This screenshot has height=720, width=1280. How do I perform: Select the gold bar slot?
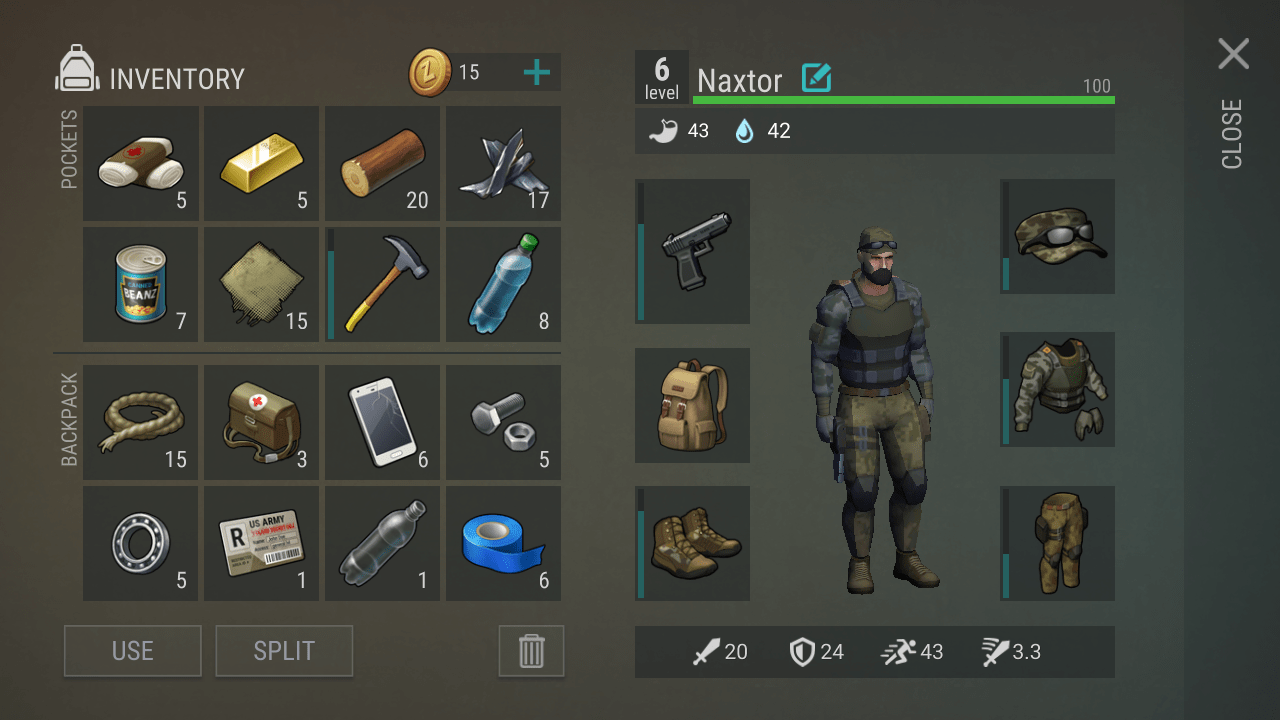(261, 164)
